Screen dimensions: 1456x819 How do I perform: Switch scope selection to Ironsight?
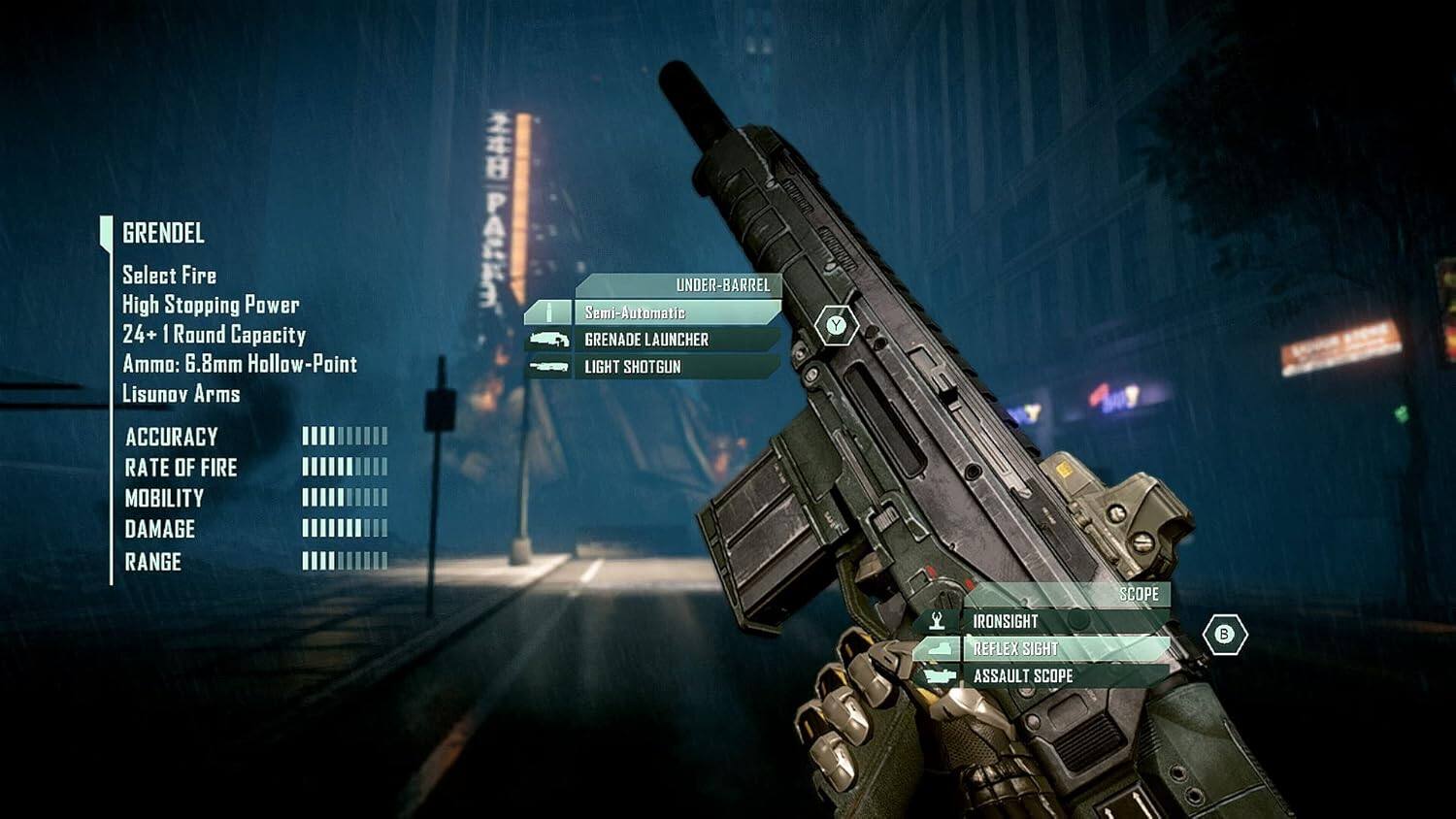click(x=1005, y=620)
